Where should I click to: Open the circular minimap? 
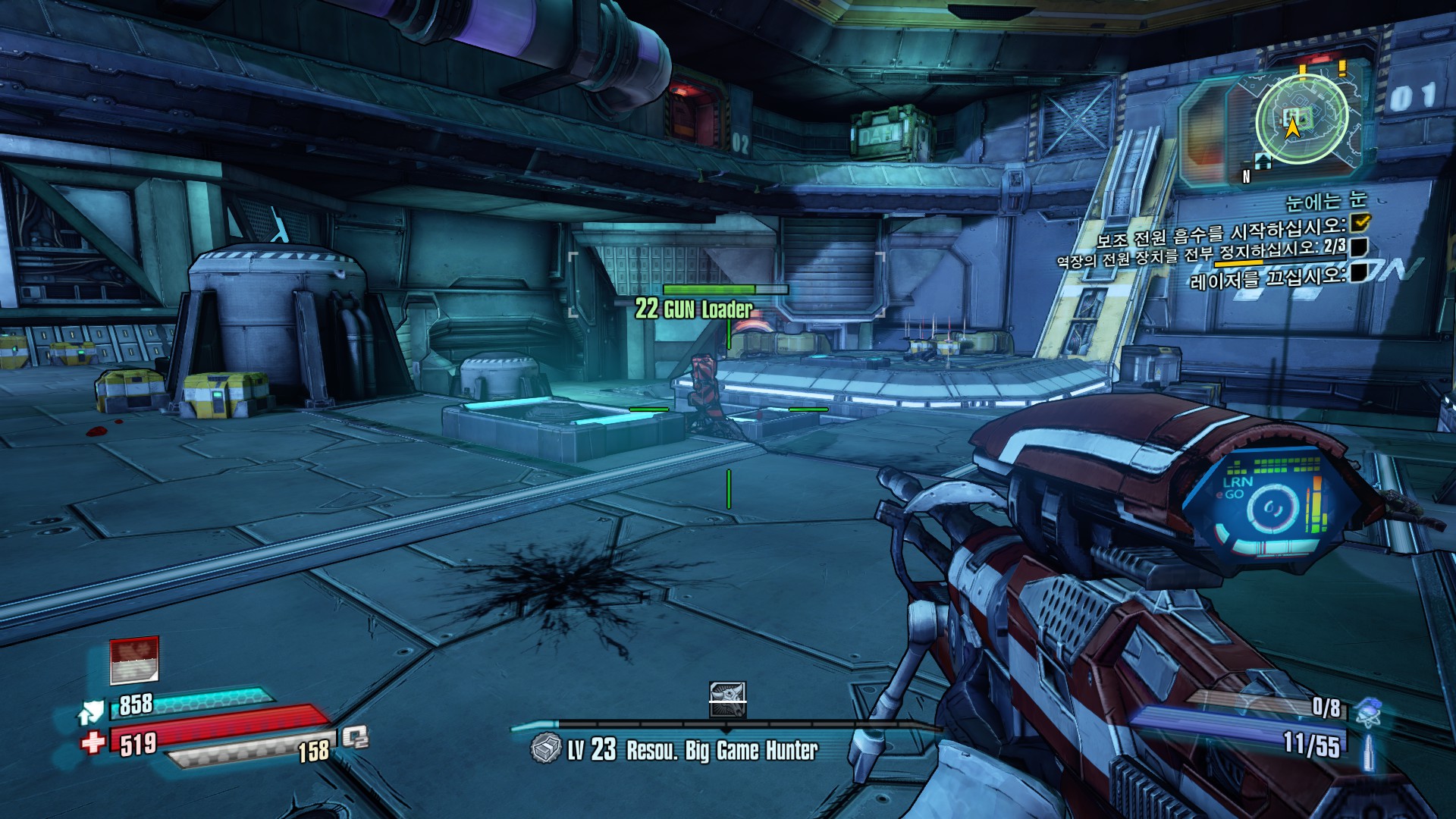(x=1301, y=118)
